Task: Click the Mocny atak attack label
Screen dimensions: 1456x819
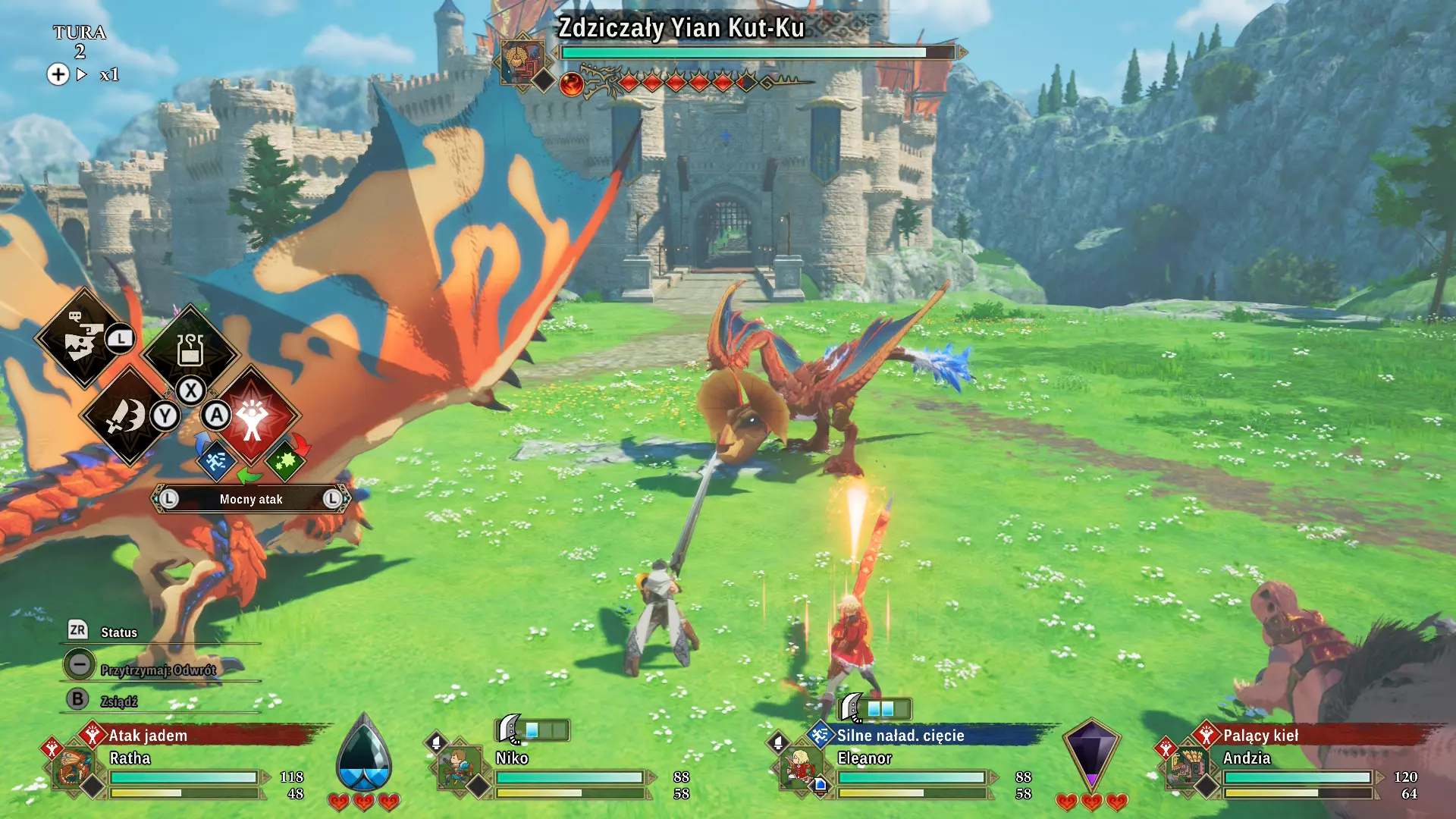Action: [251, 499]
